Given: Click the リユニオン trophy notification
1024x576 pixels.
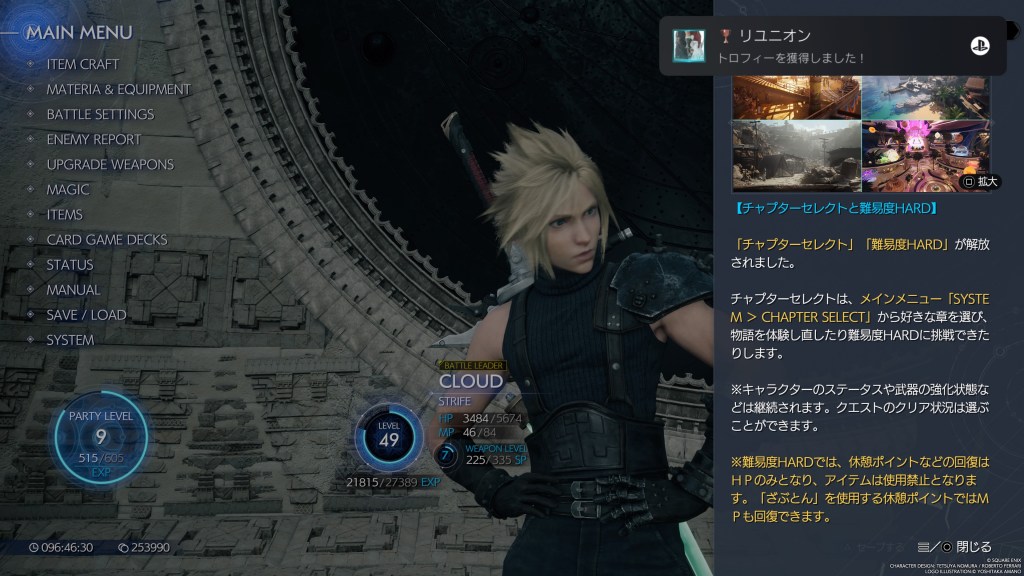Looking at the screenshot, I should click(831, 46).
